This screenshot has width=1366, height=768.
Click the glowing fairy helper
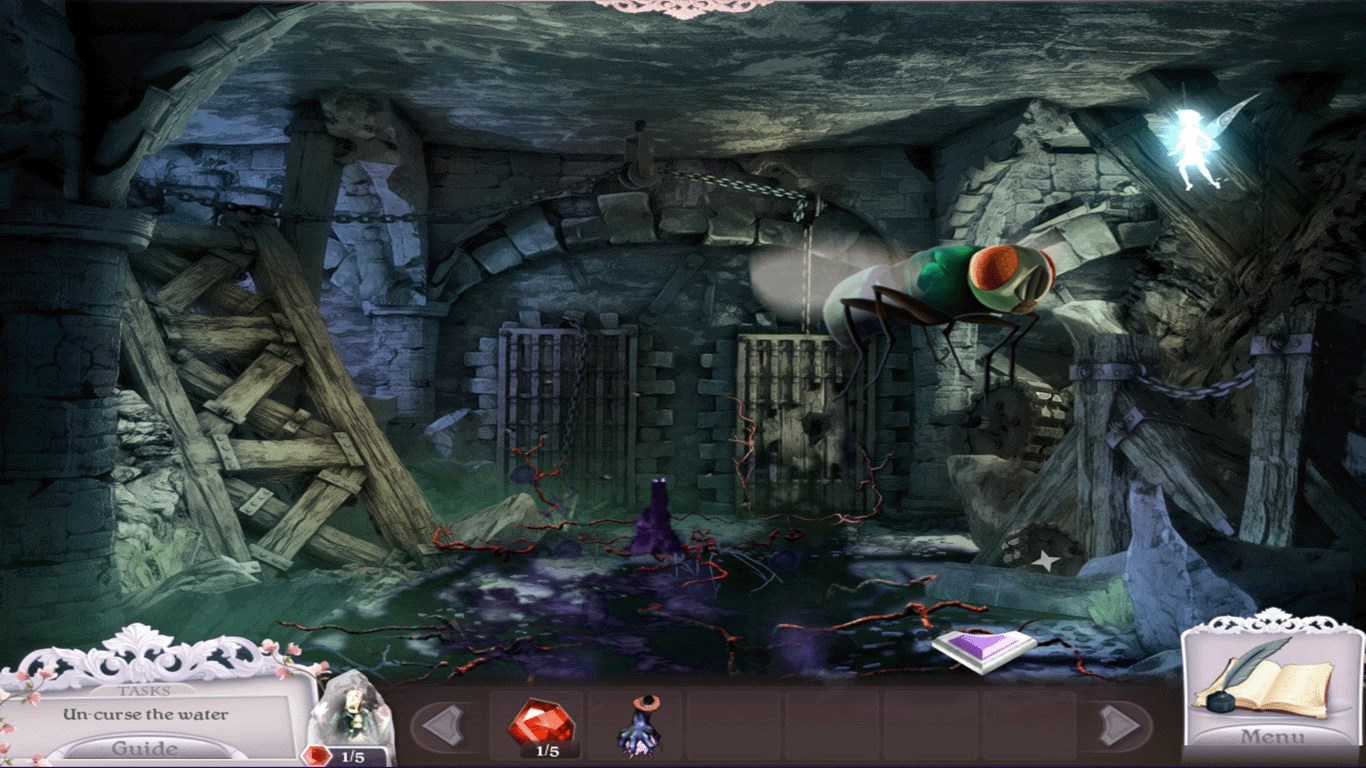(x=1194, y=147)
